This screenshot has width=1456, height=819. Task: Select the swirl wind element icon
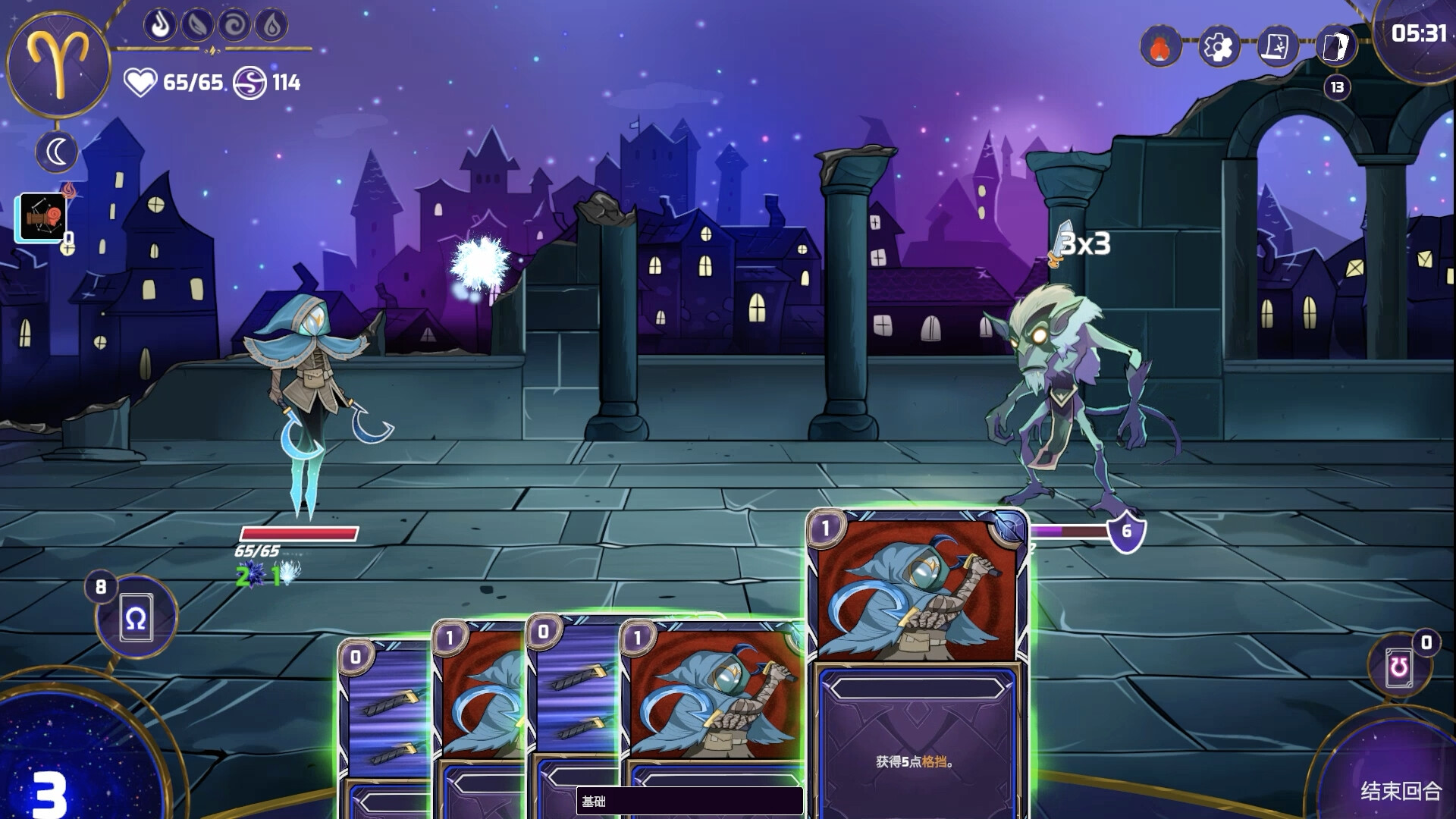pyautogui.click(x=234, y=25)
